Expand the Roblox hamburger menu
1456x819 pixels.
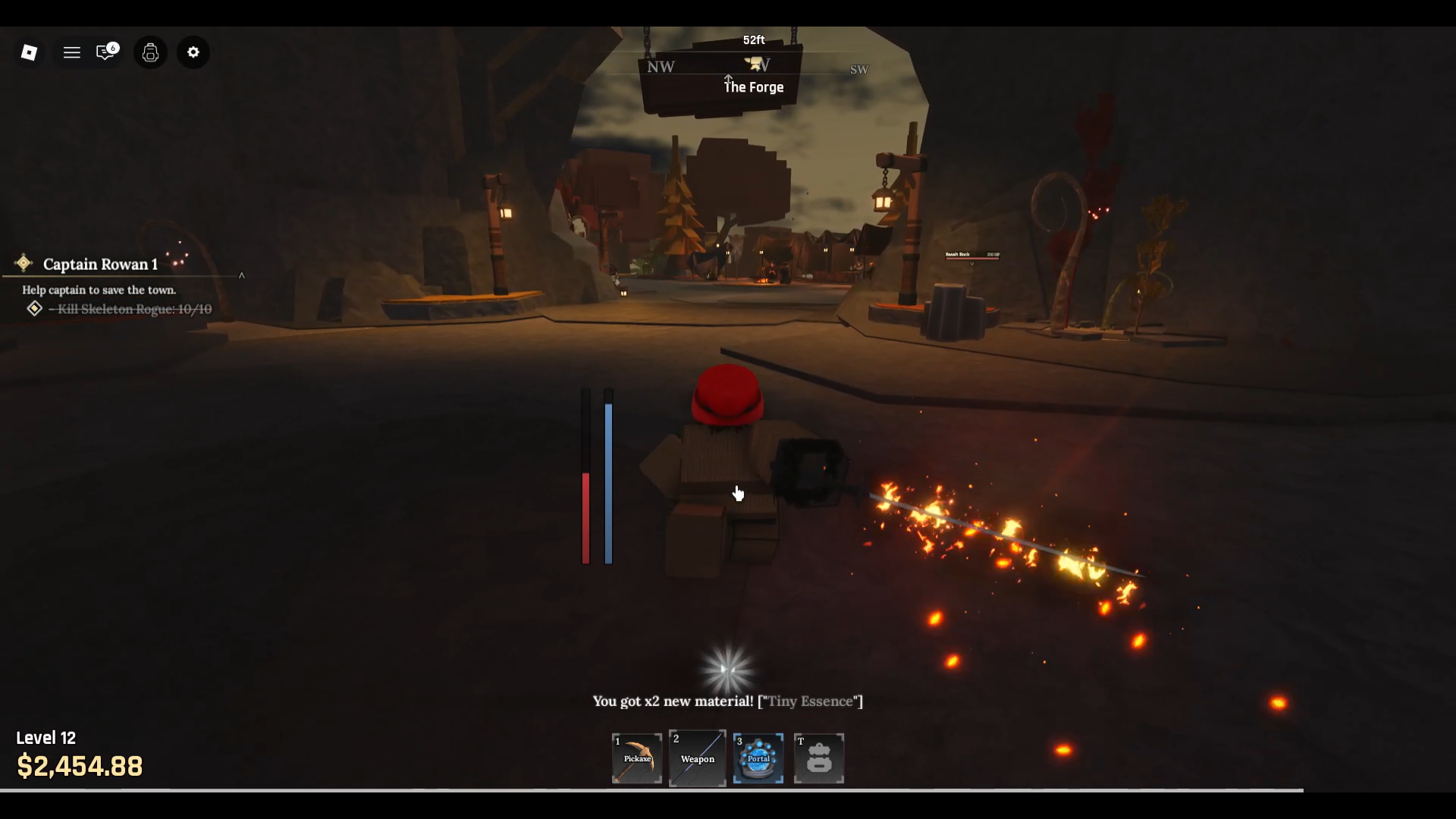pyautogui.click(x=72, y=52)
